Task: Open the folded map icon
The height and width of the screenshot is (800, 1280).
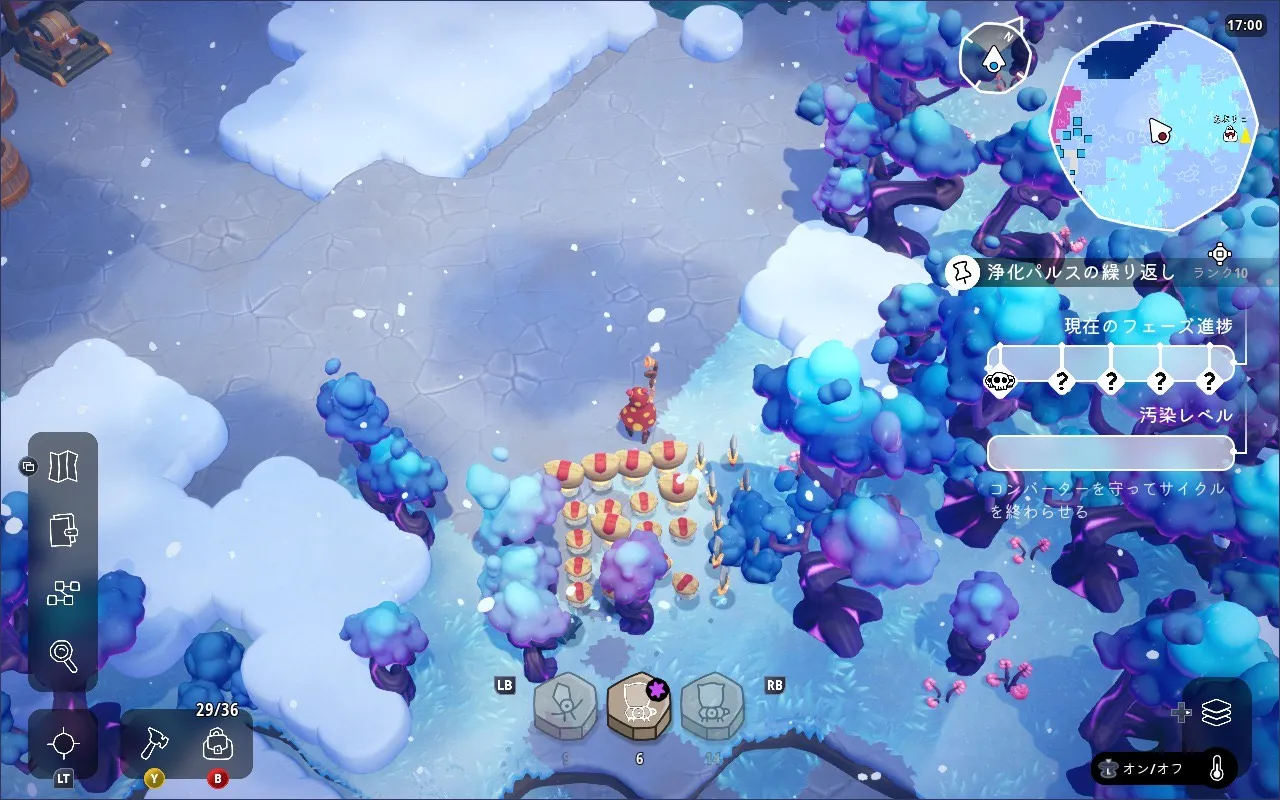Action: coord(64,466)
